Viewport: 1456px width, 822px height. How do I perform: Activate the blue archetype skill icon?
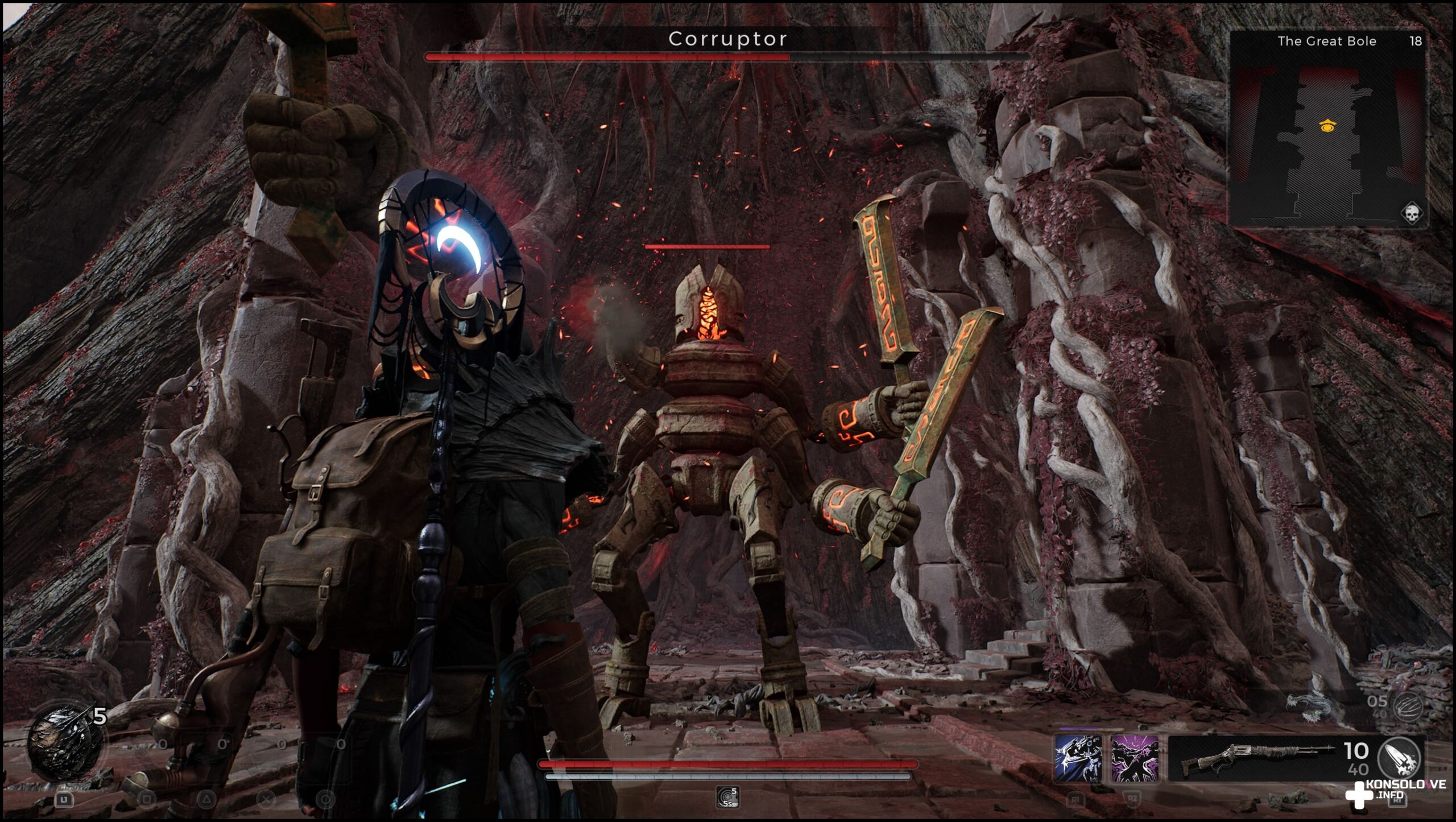pyautogui.click(x=1077, y=758)
